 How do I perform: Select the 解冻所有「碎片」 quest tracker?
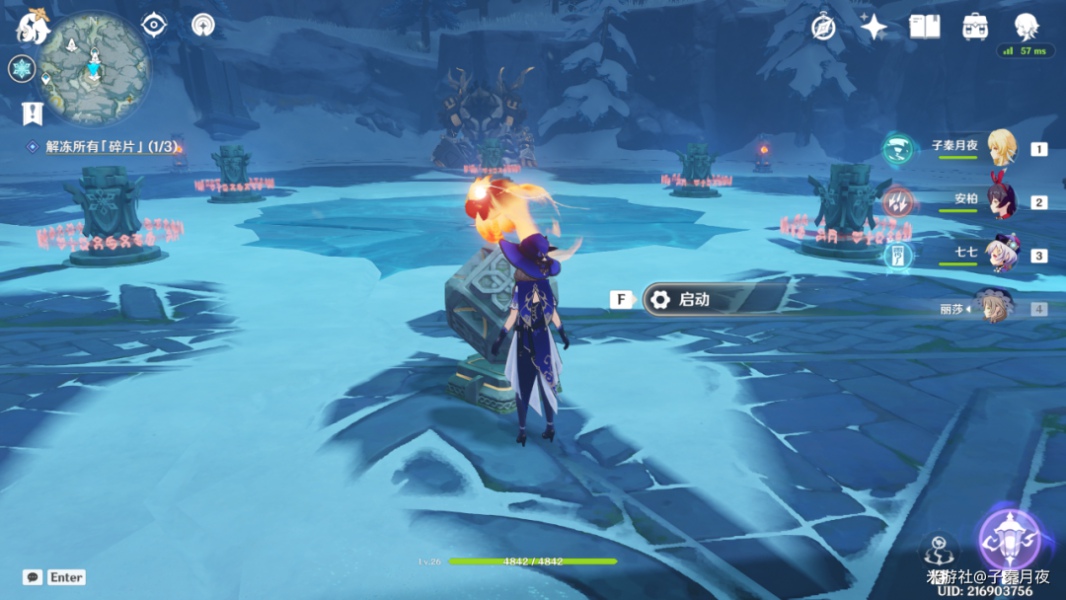(x=105, y=147)
